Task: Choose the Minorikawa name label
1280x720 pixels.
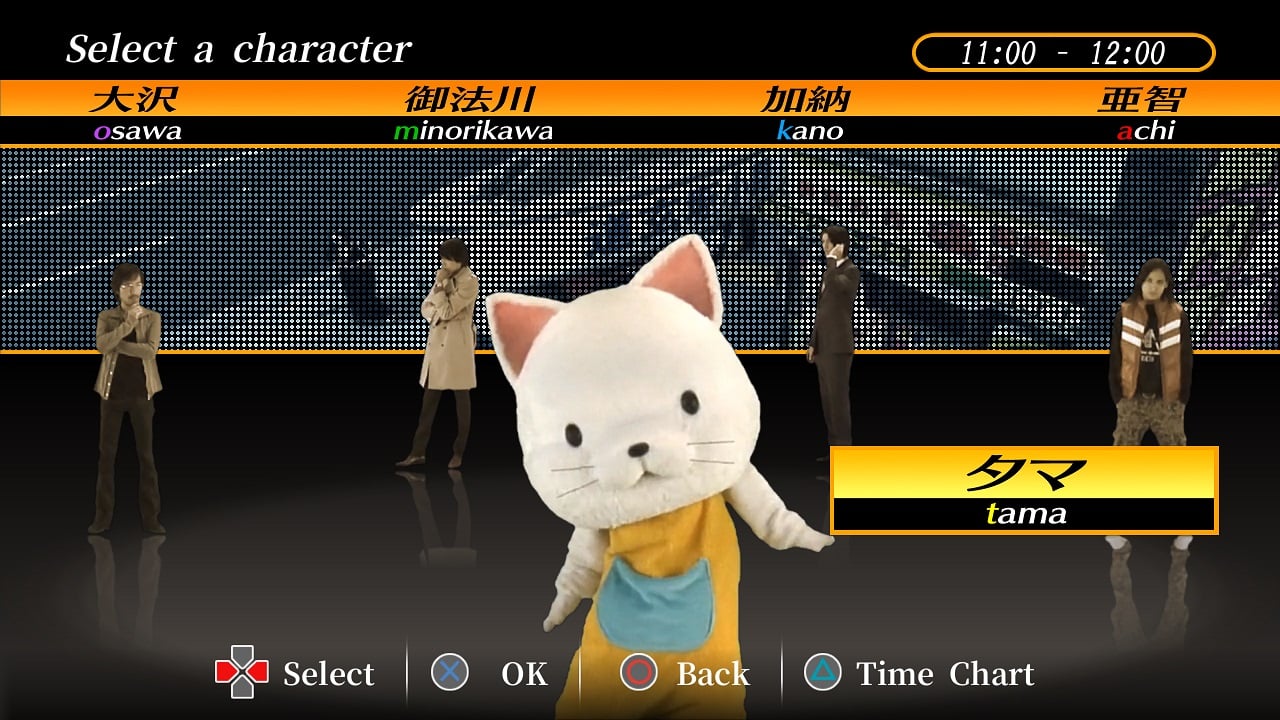Action: [472, 114]
